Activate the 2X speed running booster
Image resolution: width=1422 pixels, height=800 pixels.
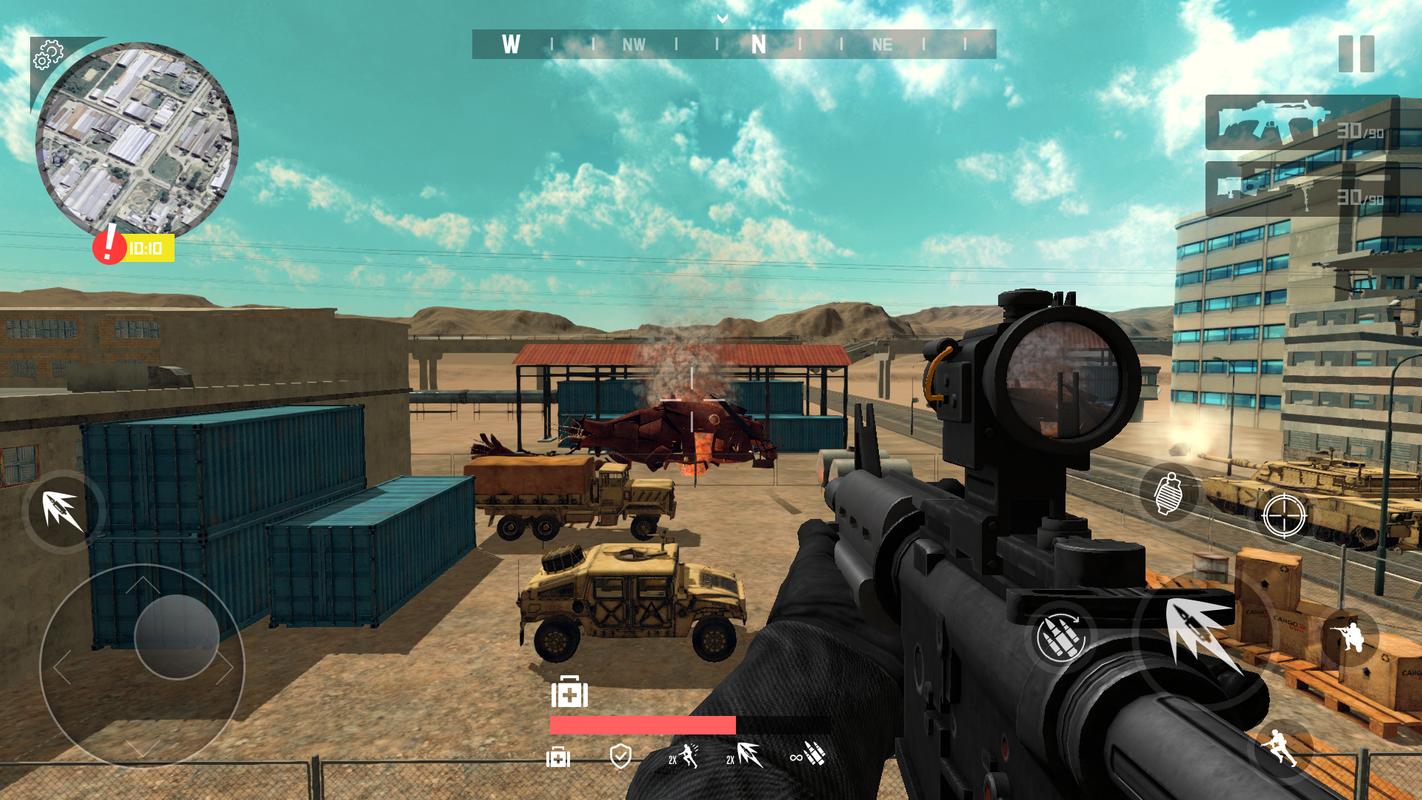tap(683, 756)
